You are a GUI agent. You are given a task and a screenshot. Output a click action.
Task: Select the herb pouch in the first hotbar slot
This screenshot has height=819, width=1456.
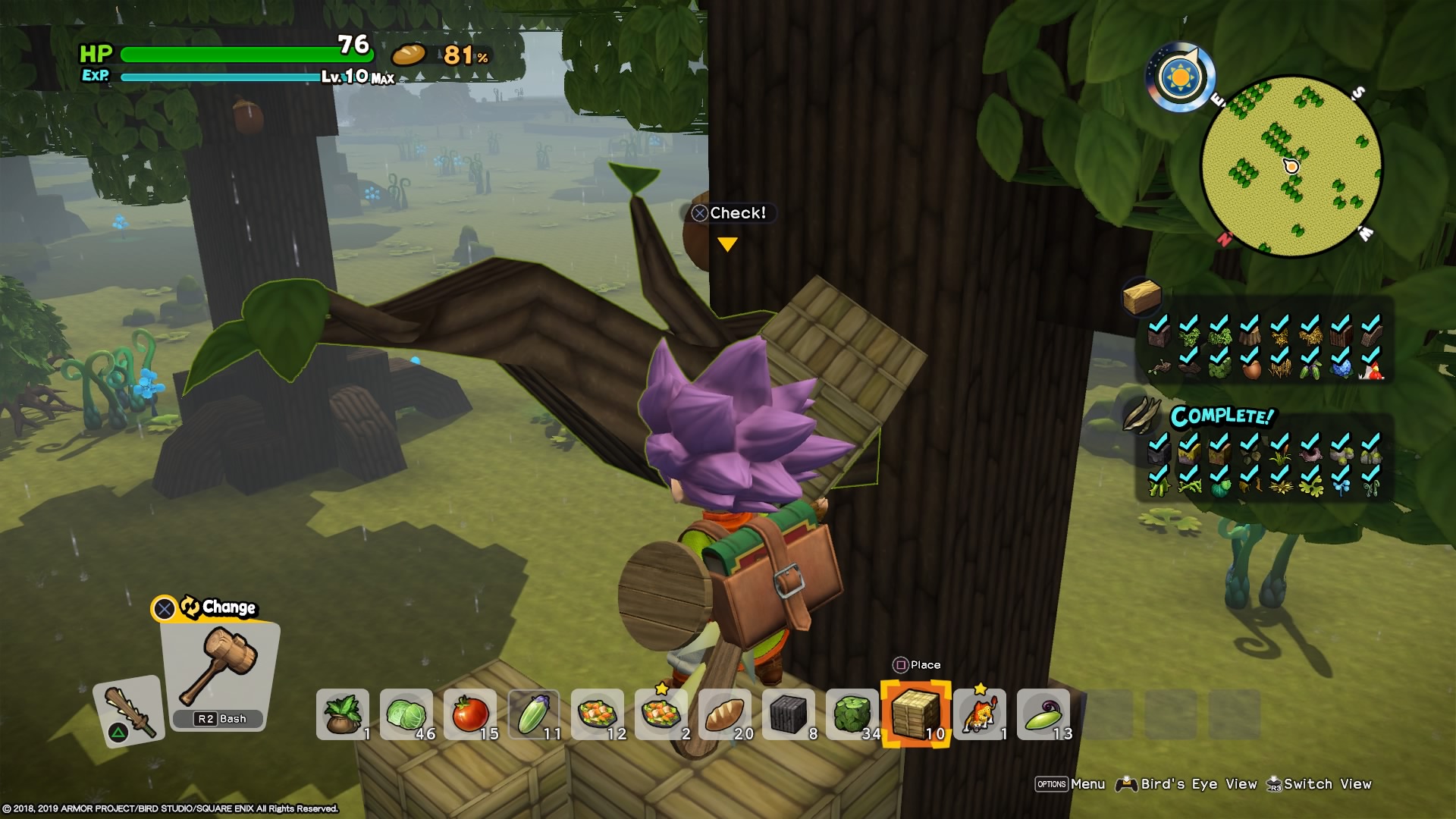coord(343,713)
